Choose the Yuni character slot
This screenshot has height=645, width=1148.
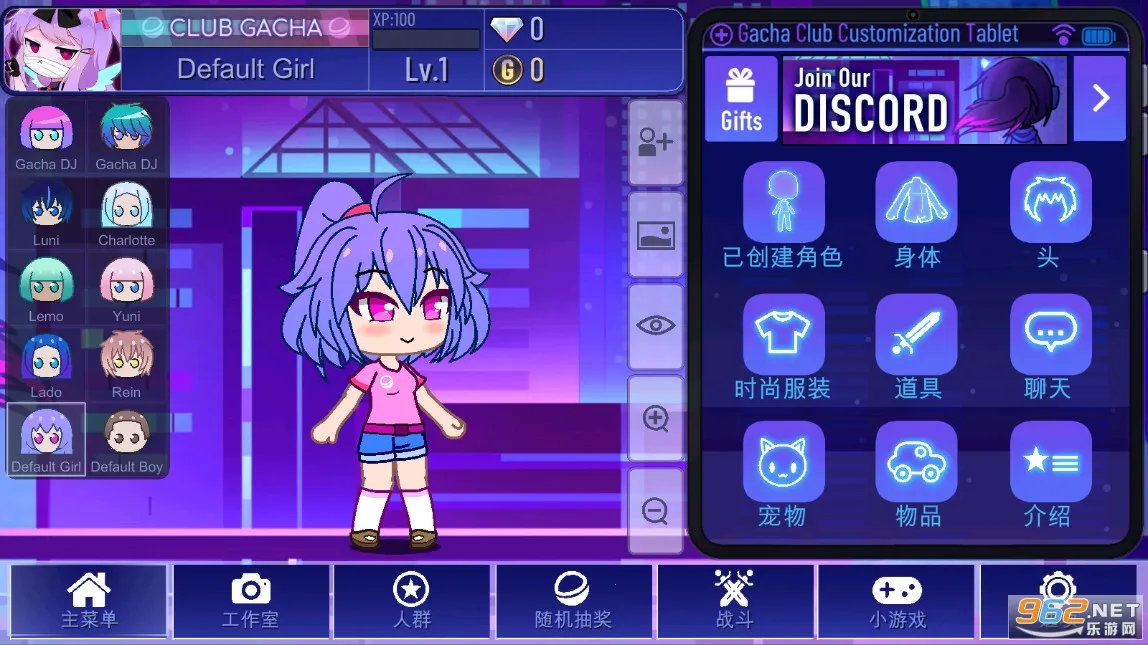127,289
